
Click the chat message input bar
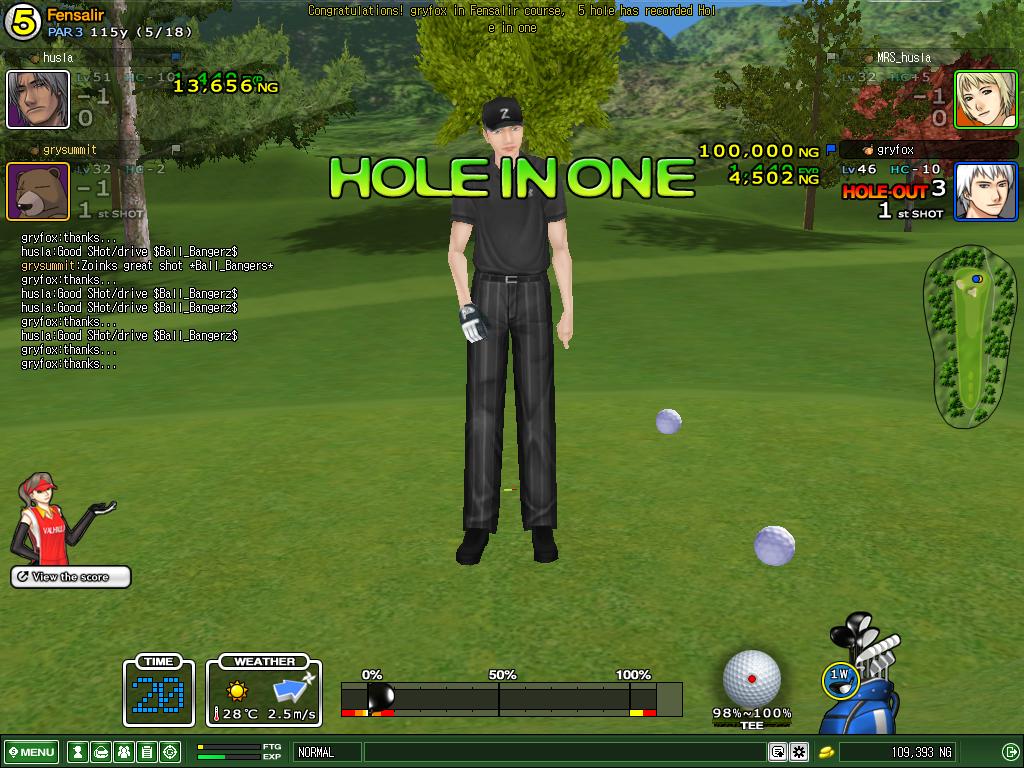coord(565,752)
